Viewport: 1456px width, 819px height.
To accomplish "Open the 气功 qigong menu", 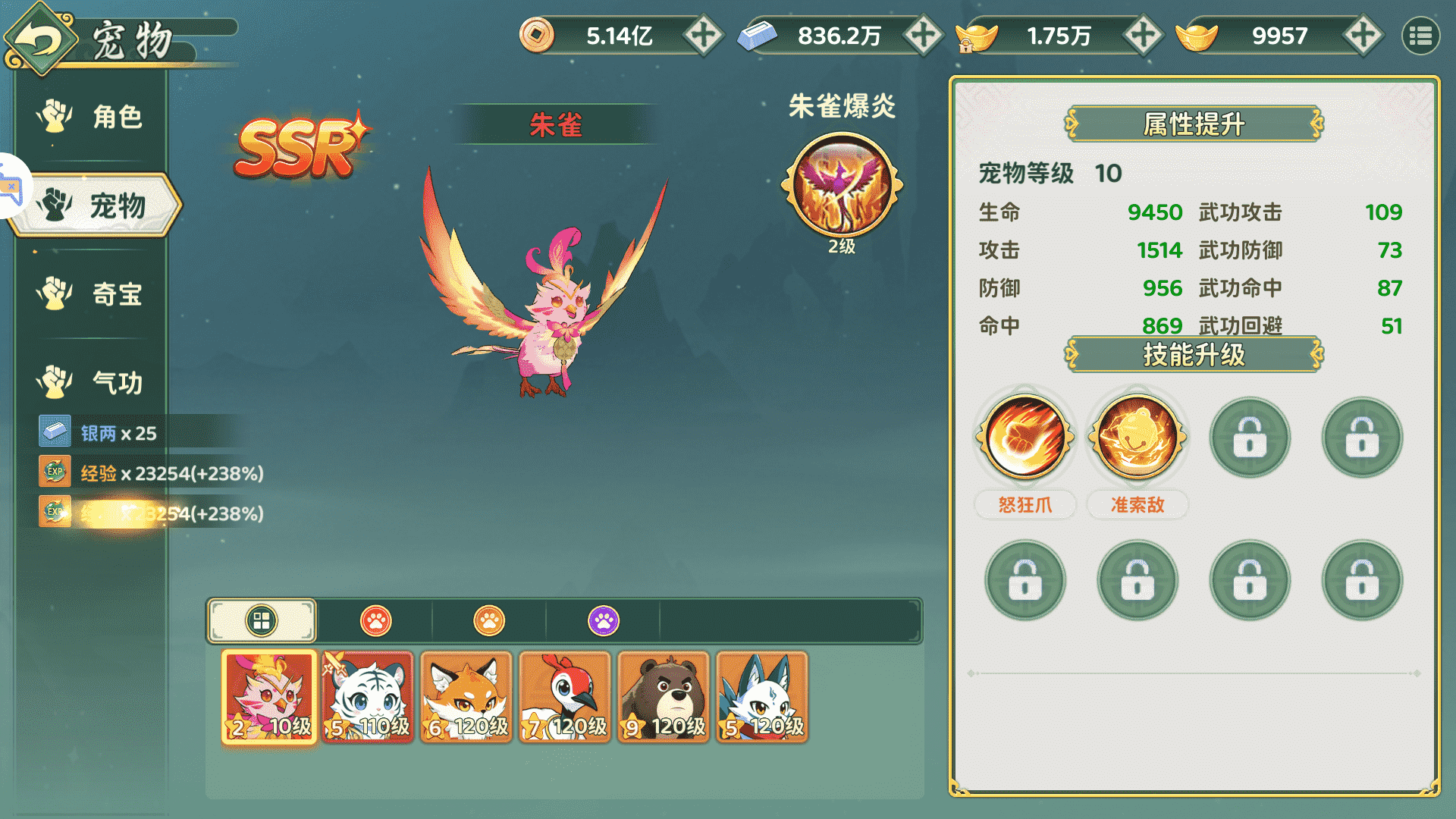I will [x=91, y=382].
